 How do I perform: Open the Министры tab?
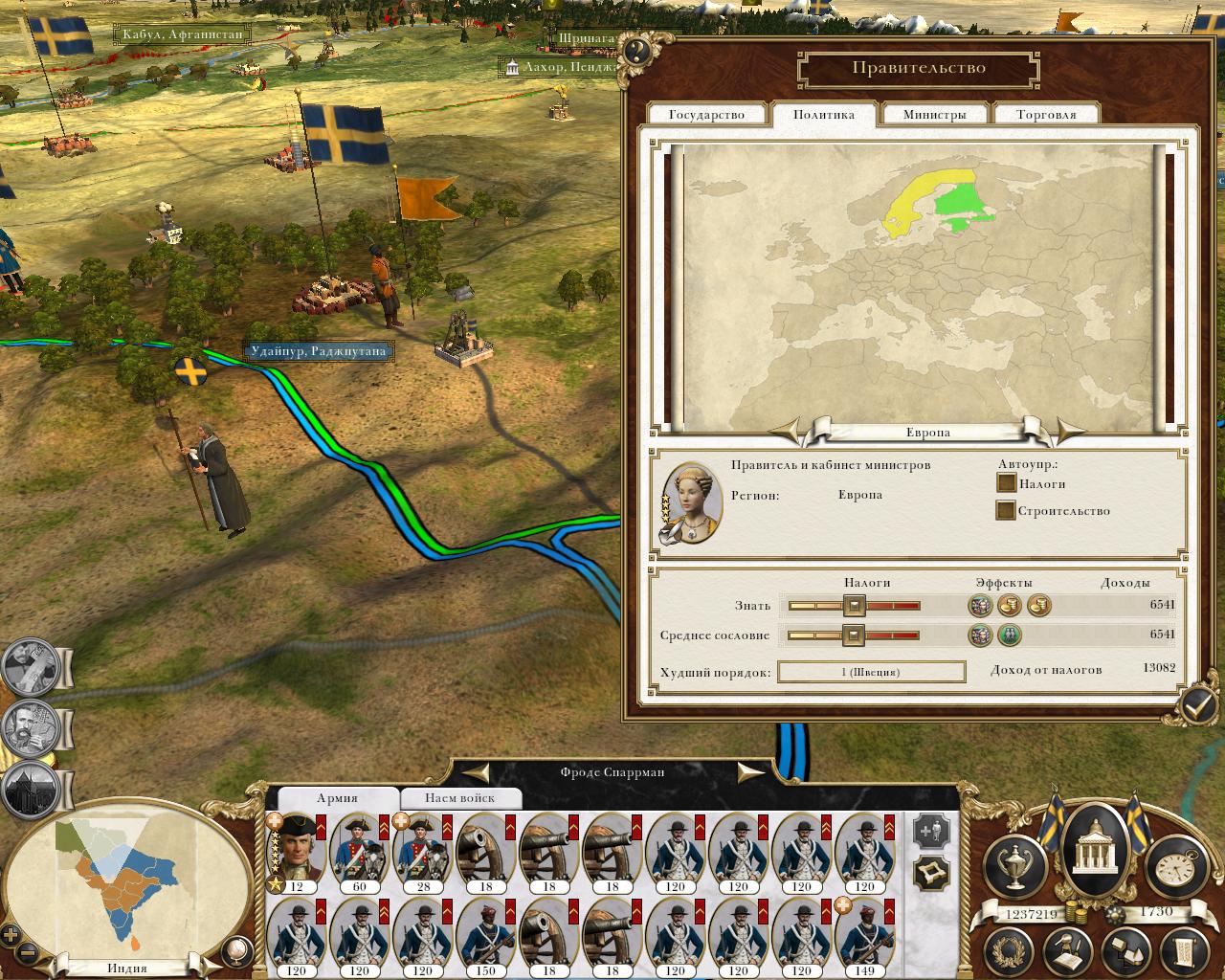pyautogui.click(x=934, y=115)
